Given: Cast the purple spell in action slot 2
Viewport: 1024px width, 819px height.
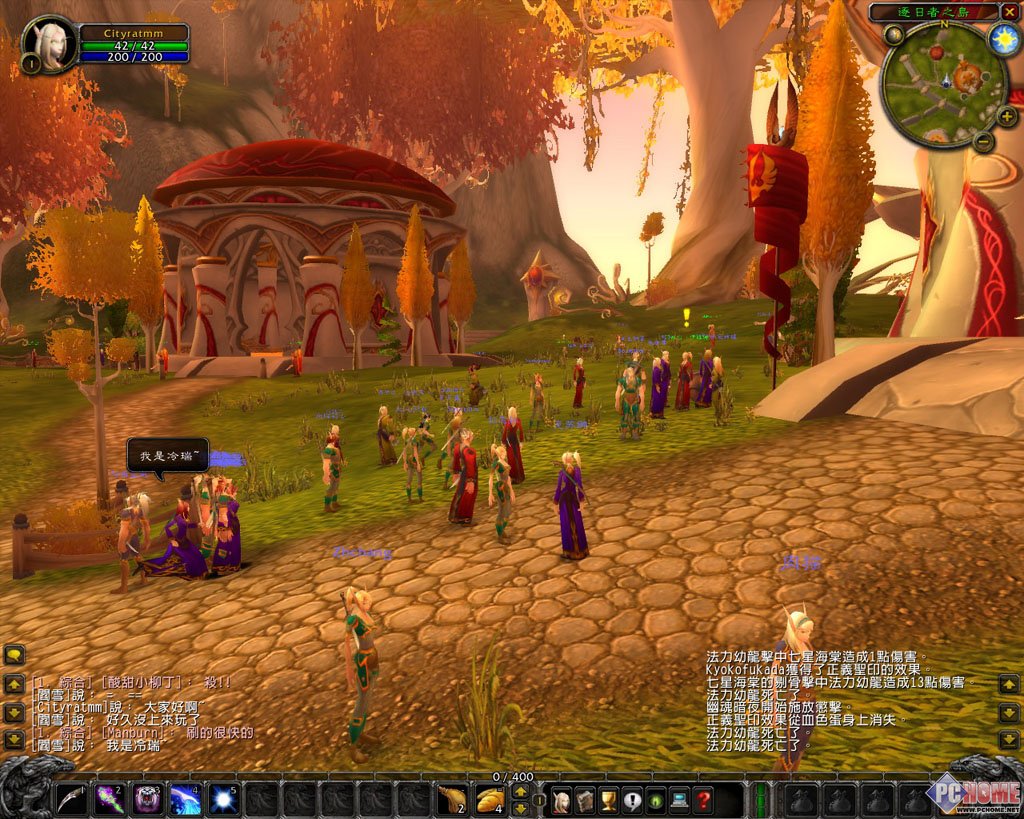Looking at the screenshot, I should (108, 799).
